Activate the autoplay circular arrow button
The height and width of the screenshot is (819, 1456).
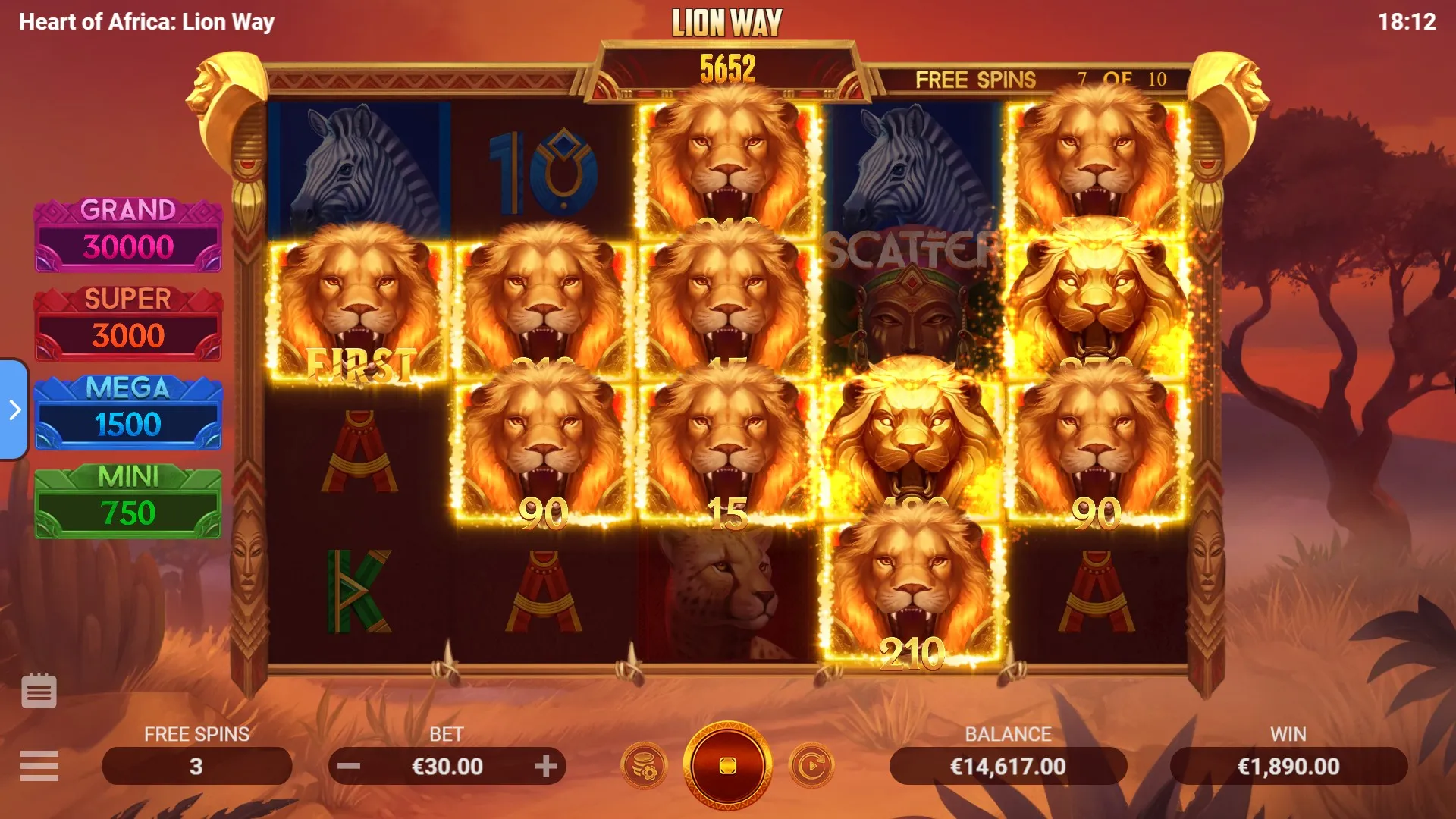coord(811,766)
